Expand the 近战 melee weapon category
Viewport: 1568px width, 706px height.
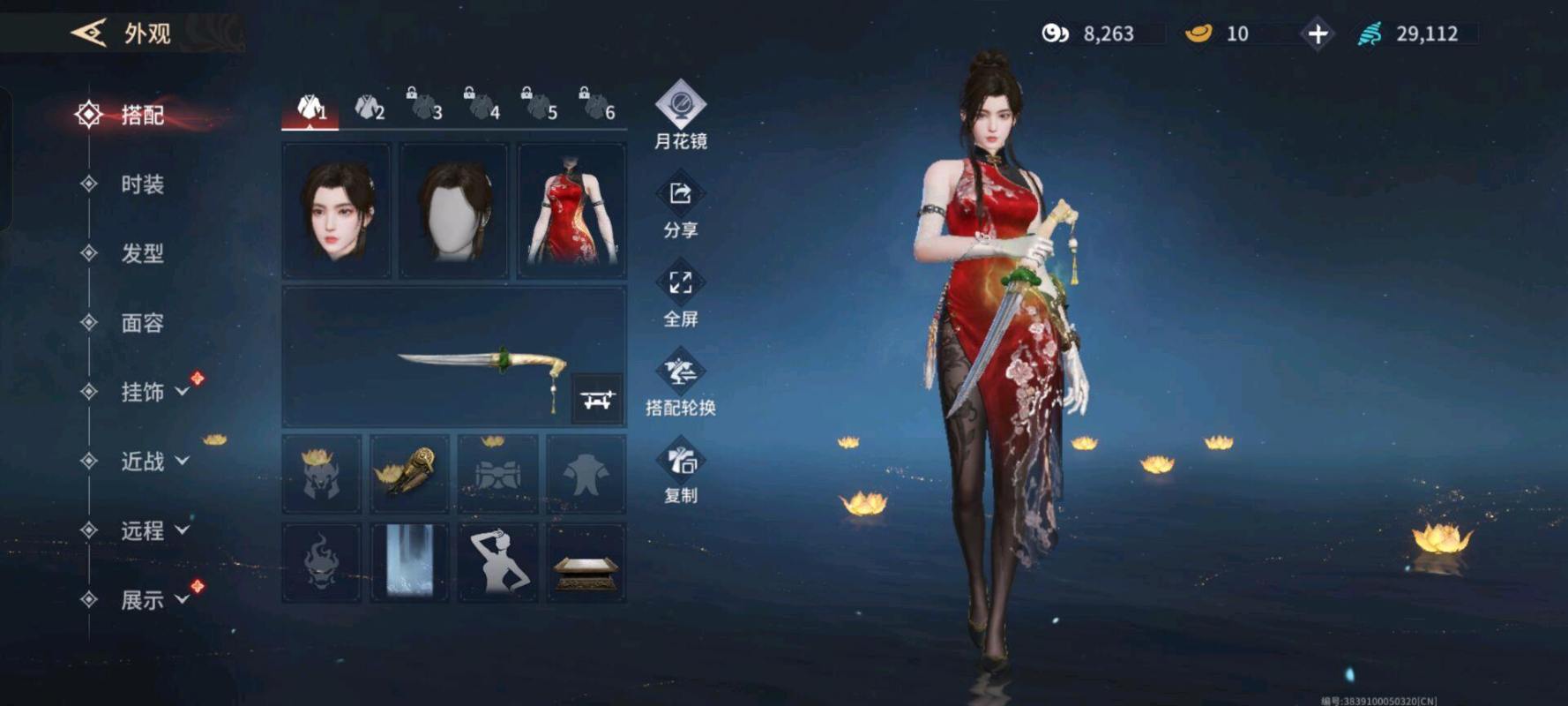tap(153, 461)
